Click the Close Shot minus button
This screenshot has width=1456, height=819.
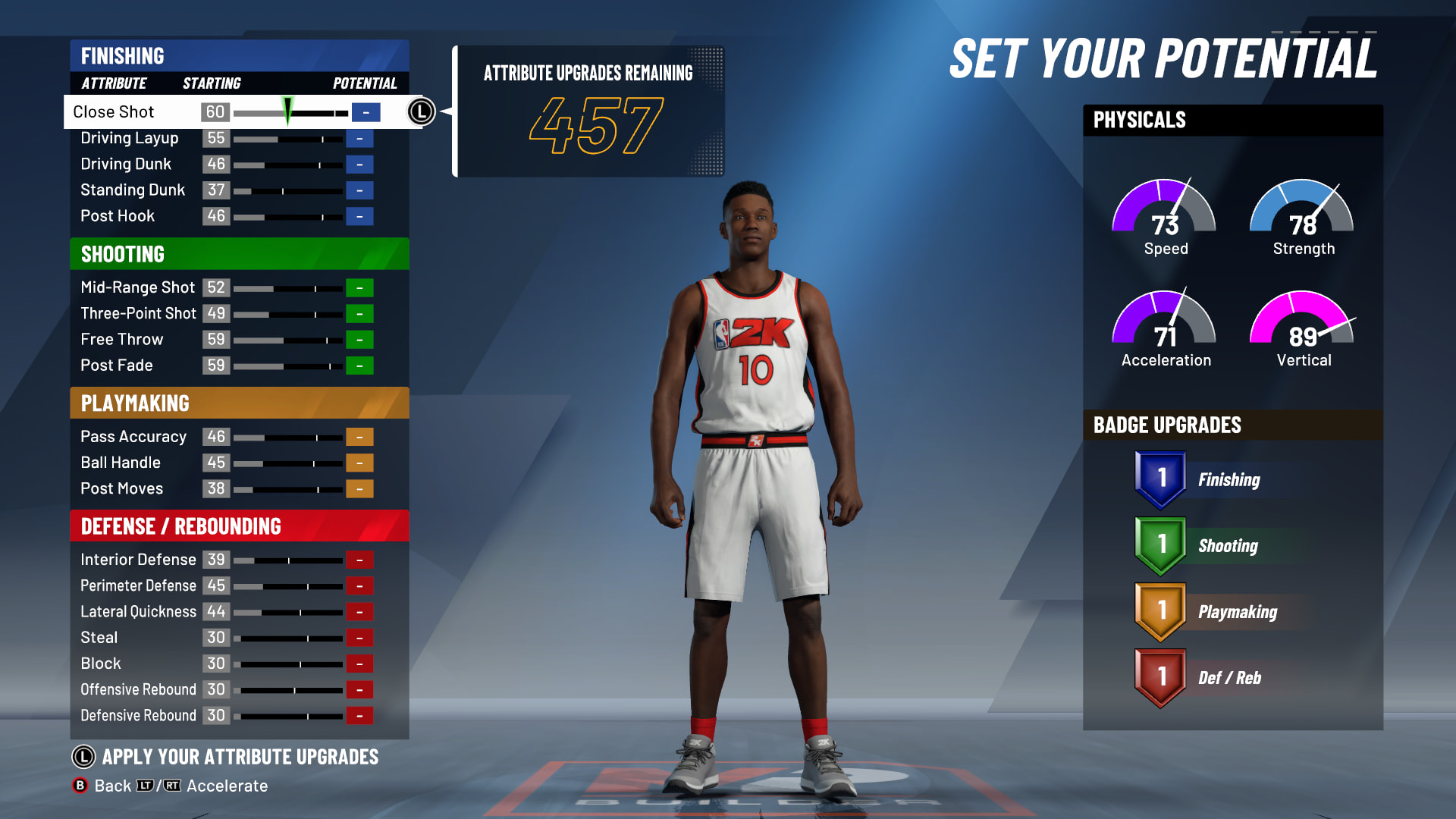366,113
